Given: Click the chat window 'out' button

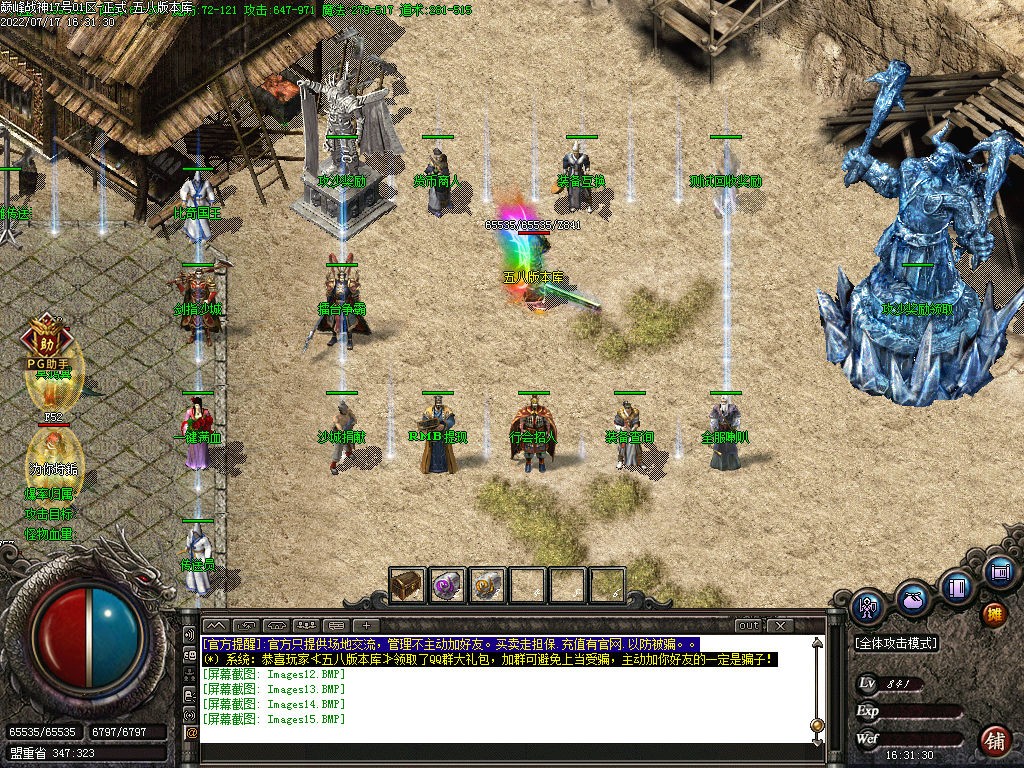Looking at the screenshot, I should 748,626.
